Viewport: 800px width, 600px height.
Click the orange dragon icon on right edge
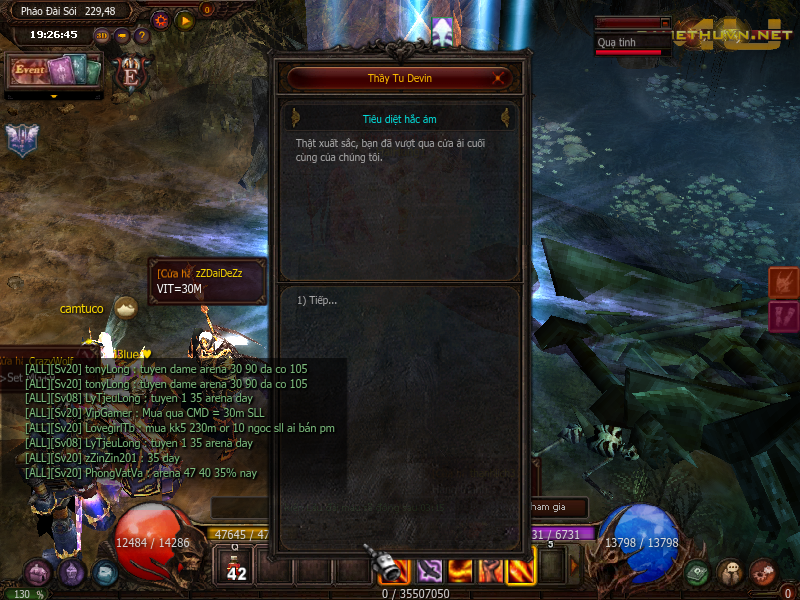[783, 283]
